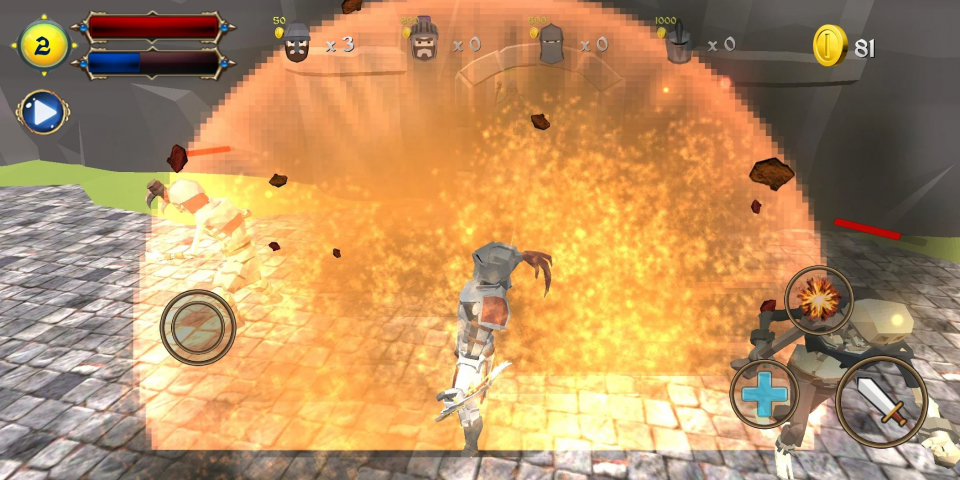Select the 1000-coin dark helmet knight icon
The image size is (960, 480).
678,45
